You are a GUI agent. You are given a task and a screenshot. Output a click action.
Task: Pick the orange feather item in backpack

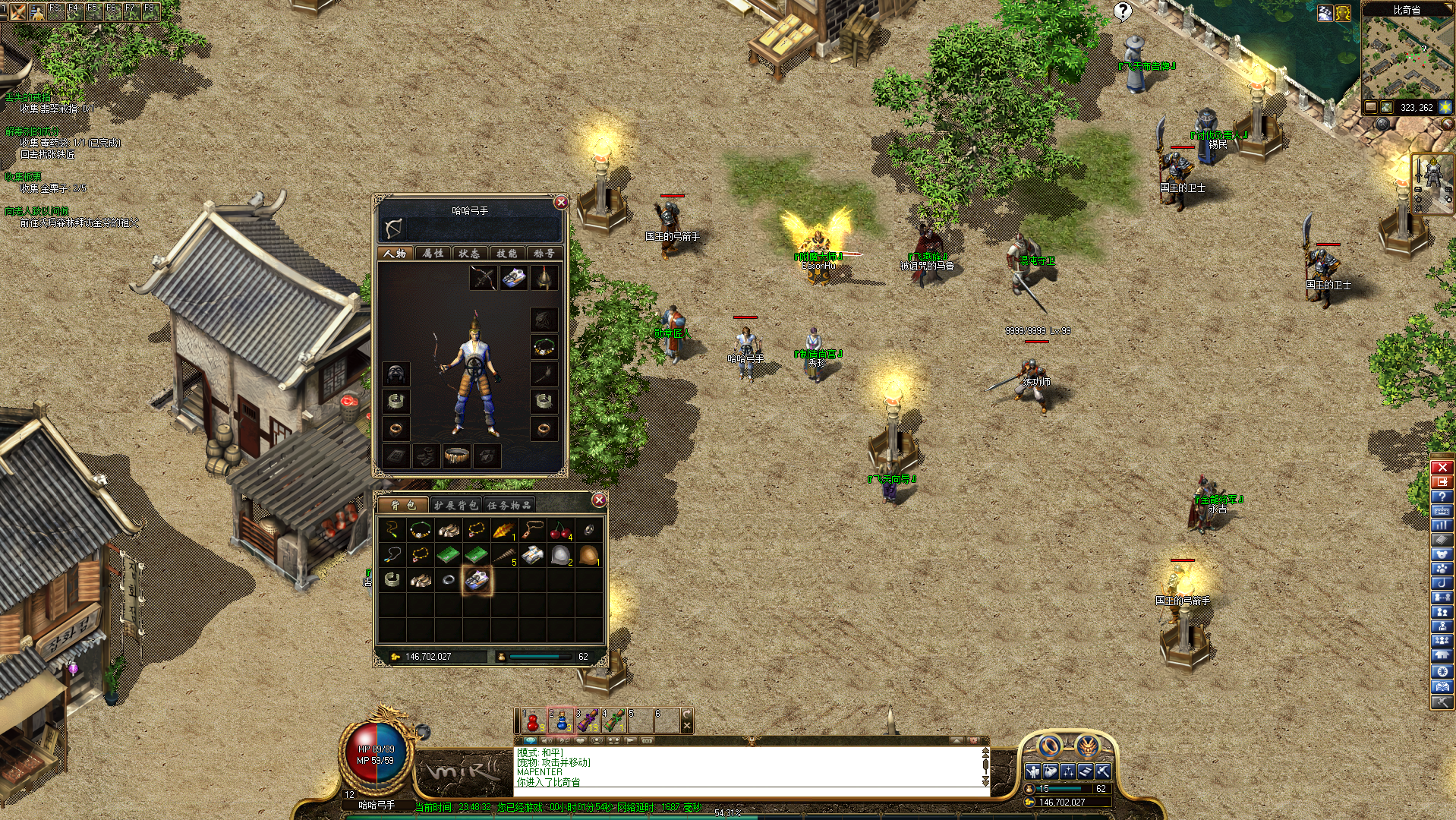click(504, 531)
